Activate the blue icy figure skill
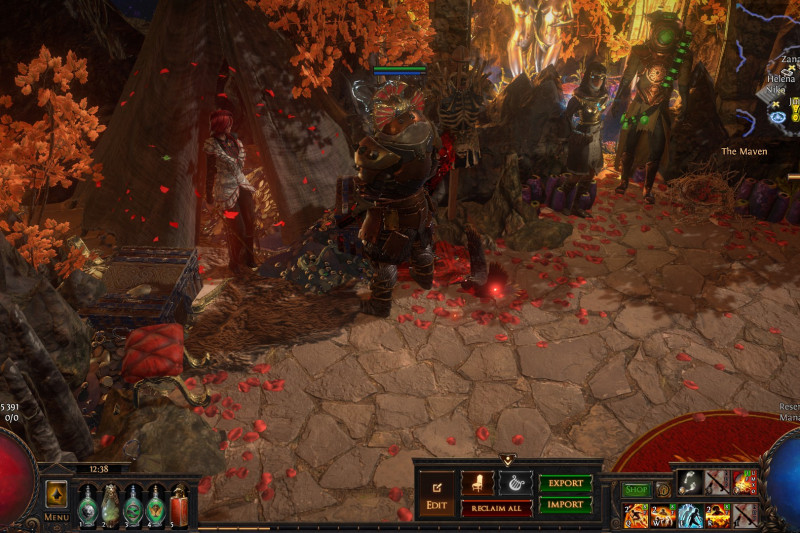 (x=690, y=515)
